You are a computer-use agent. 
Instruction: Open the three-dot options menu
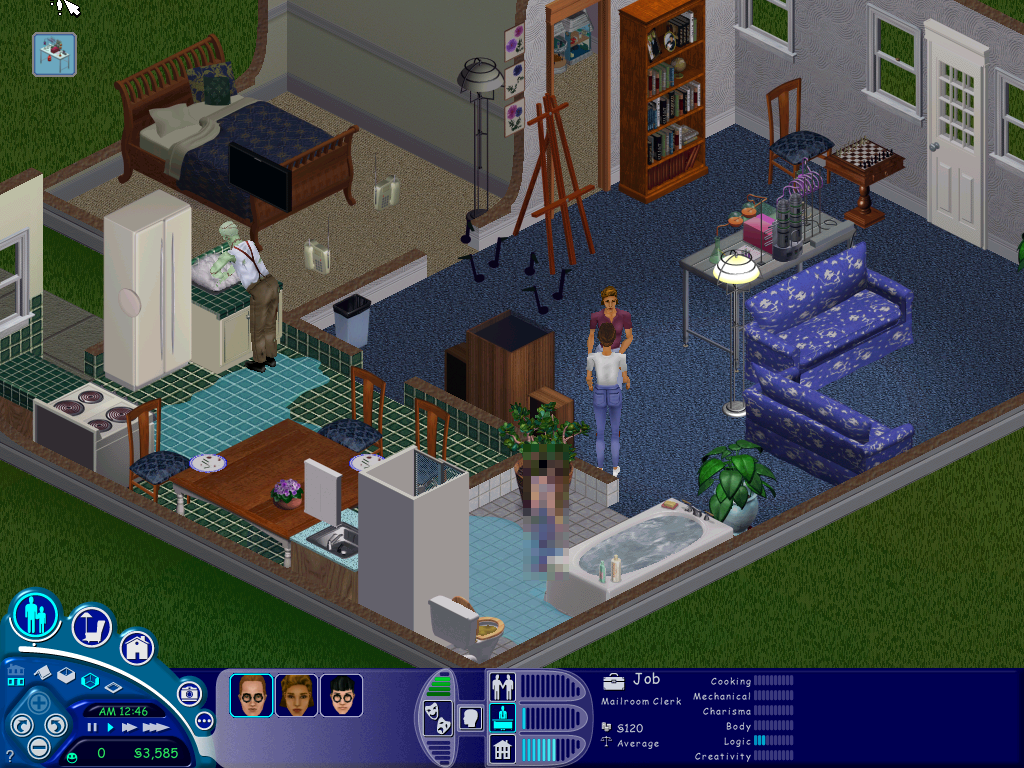point(205,720)
